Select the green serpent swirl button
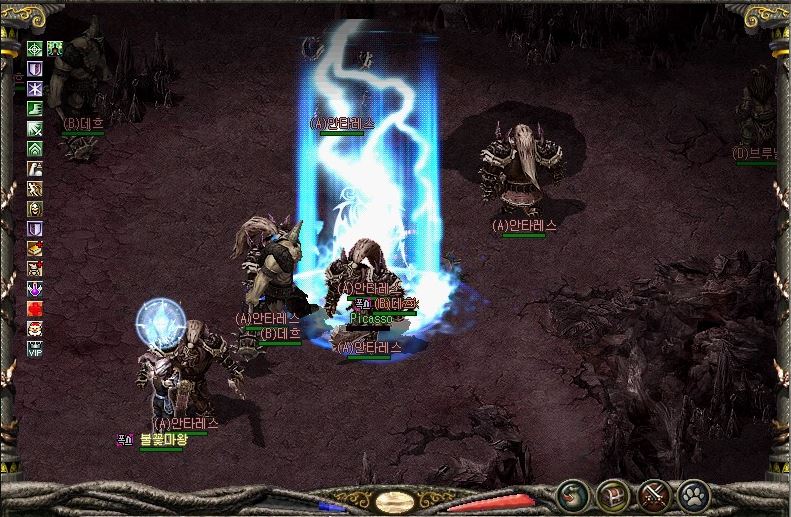791x517 pixels. (572, 494)
